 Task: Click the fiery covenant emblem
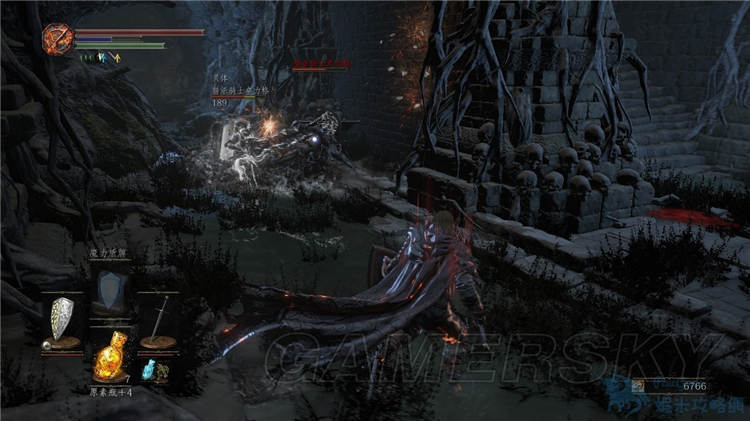tap(57, 40)
